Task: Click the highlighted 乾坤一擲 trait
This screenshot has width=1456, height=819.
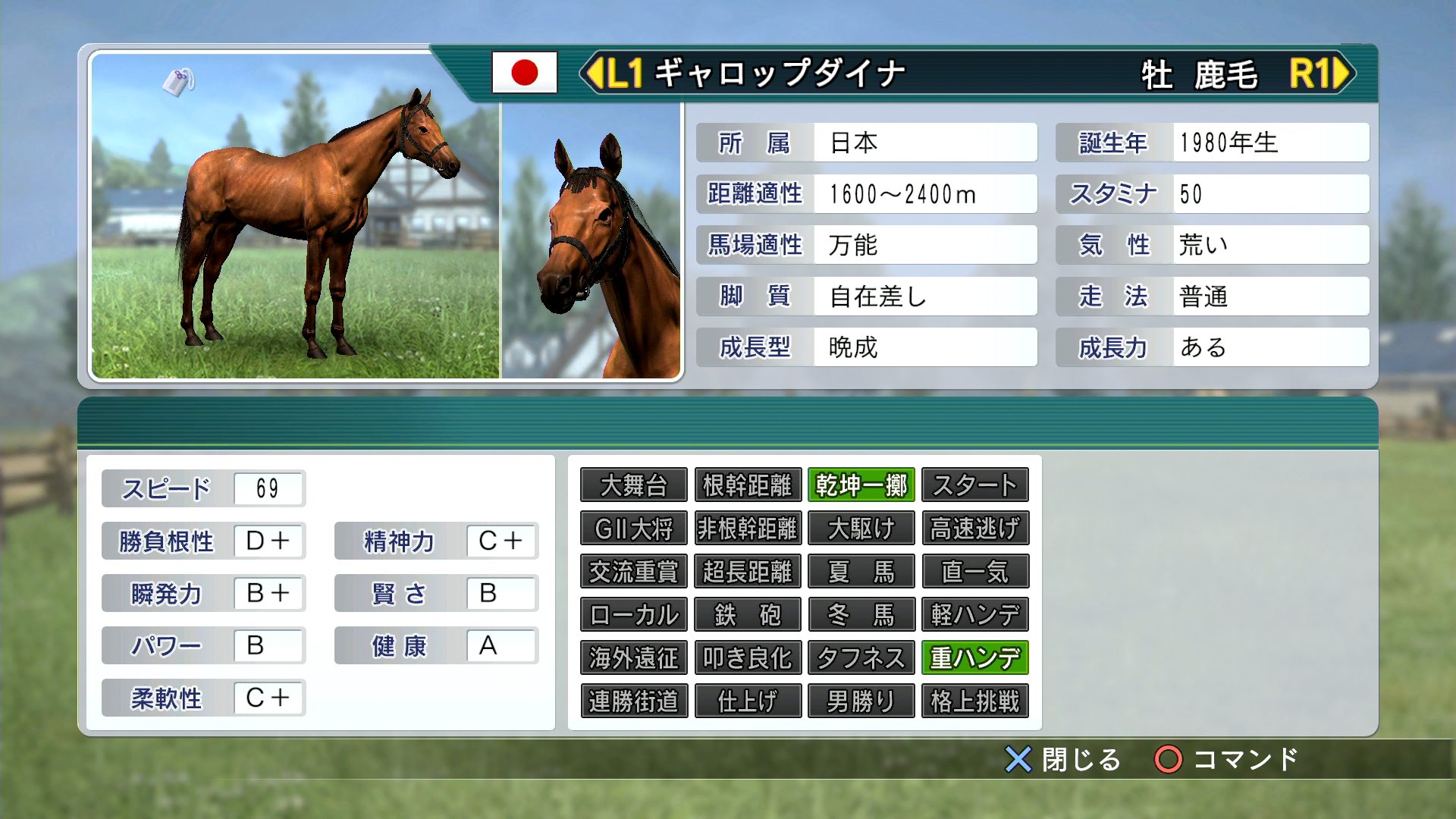Action: pyautogui.click(x=861, y=485)
